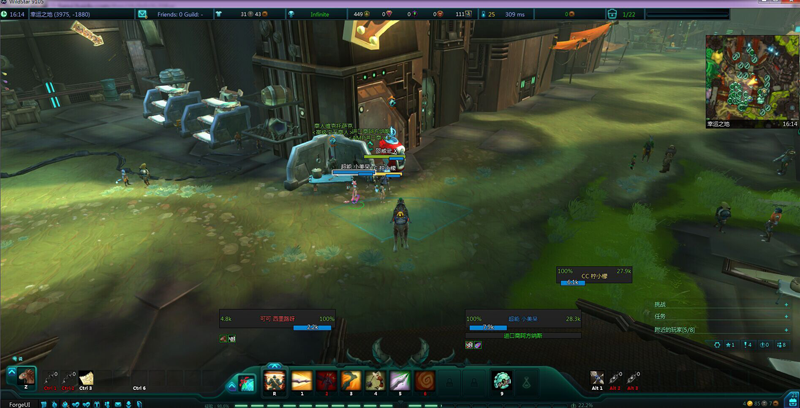Select the mount icon bound to Z
The image size is (800, 408).
(x=26, y=377)
